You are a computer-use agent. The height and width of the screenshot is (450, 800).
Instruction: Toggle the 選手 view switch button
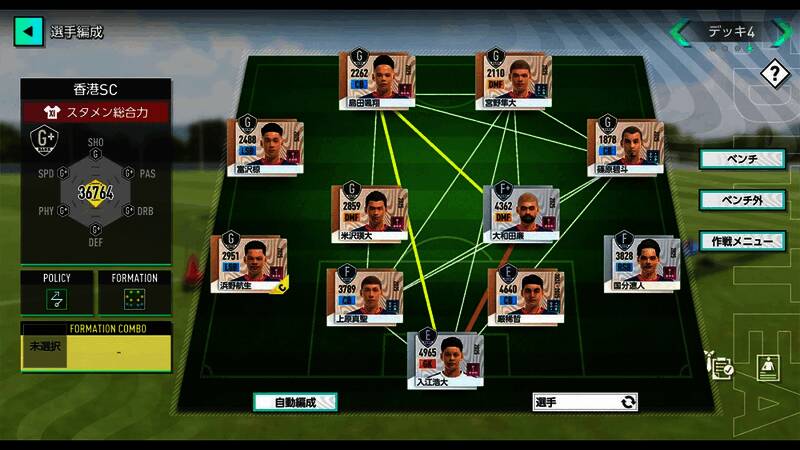pyautogui.click(x=585, y=402)
